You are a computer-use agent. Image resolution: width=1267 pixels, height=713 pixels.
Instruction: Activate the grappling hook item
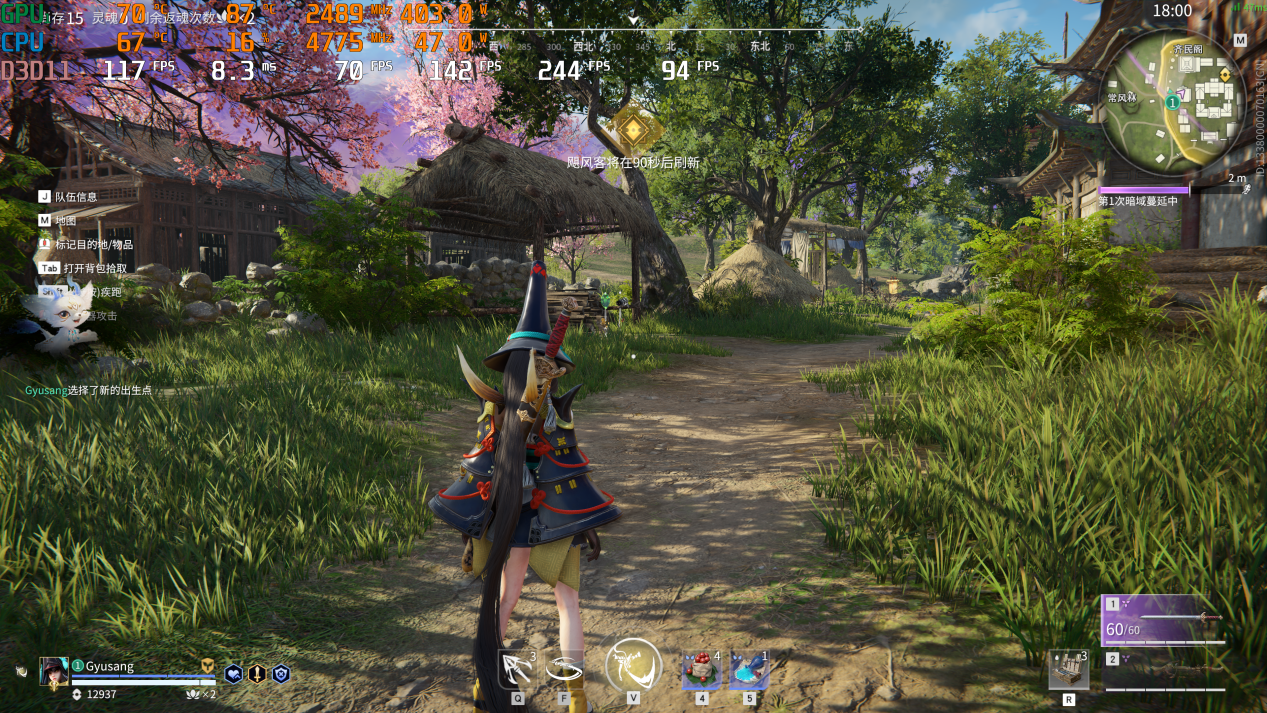(518, 668)
